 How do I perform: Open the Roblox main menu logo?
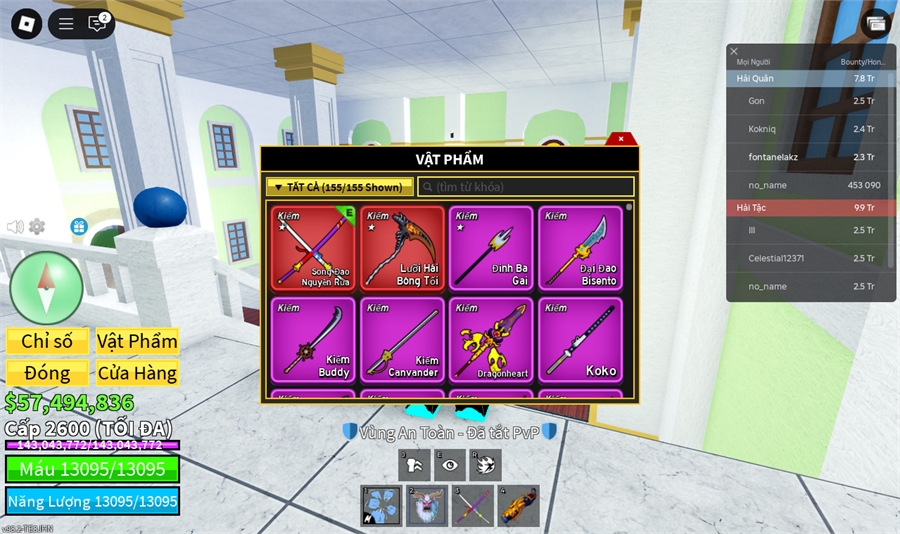click(26, 23)
